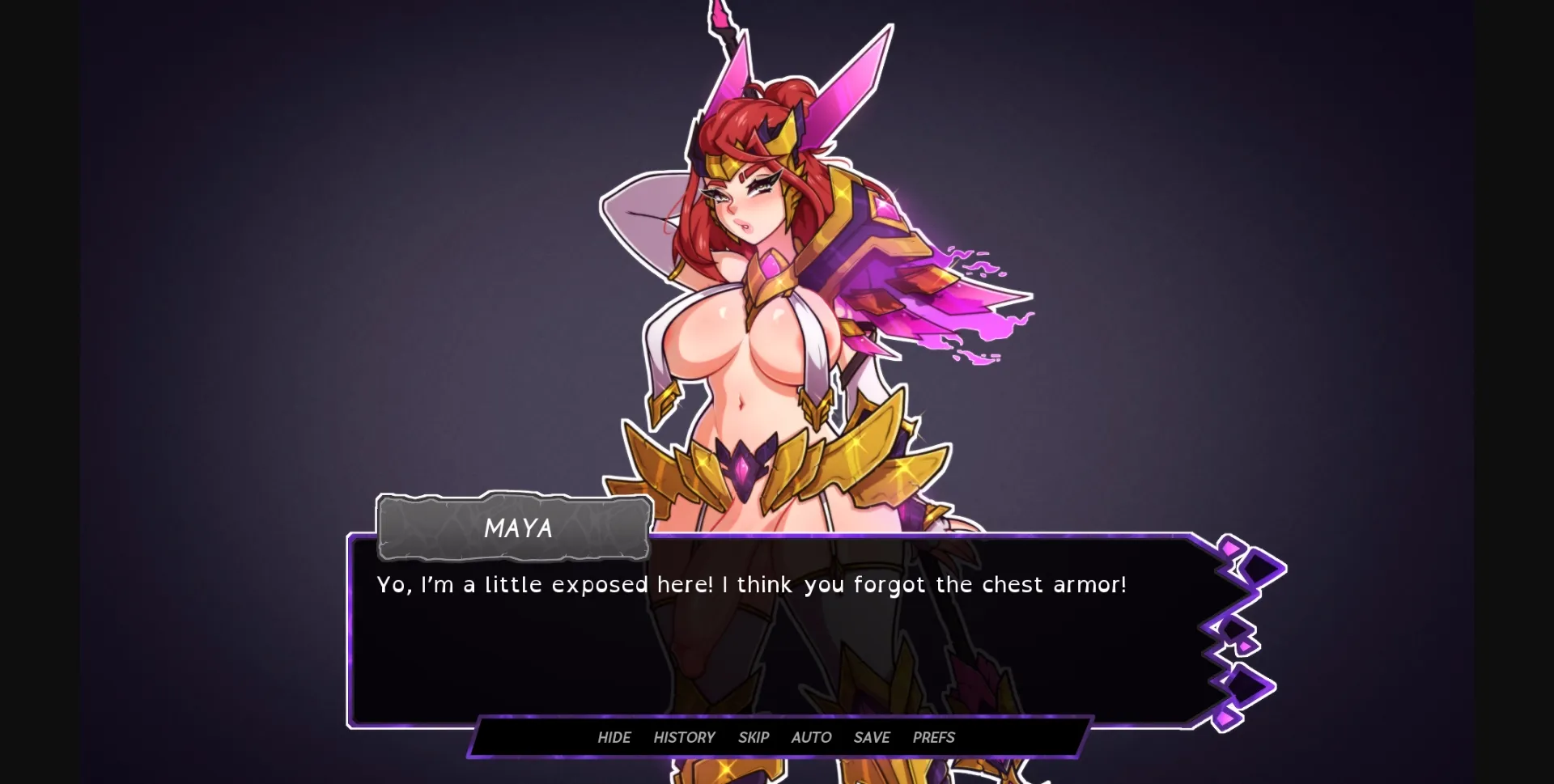Toggle Auto-forward dialogue mode
The height and width of the screenshot is (784, 1554).
810,737
